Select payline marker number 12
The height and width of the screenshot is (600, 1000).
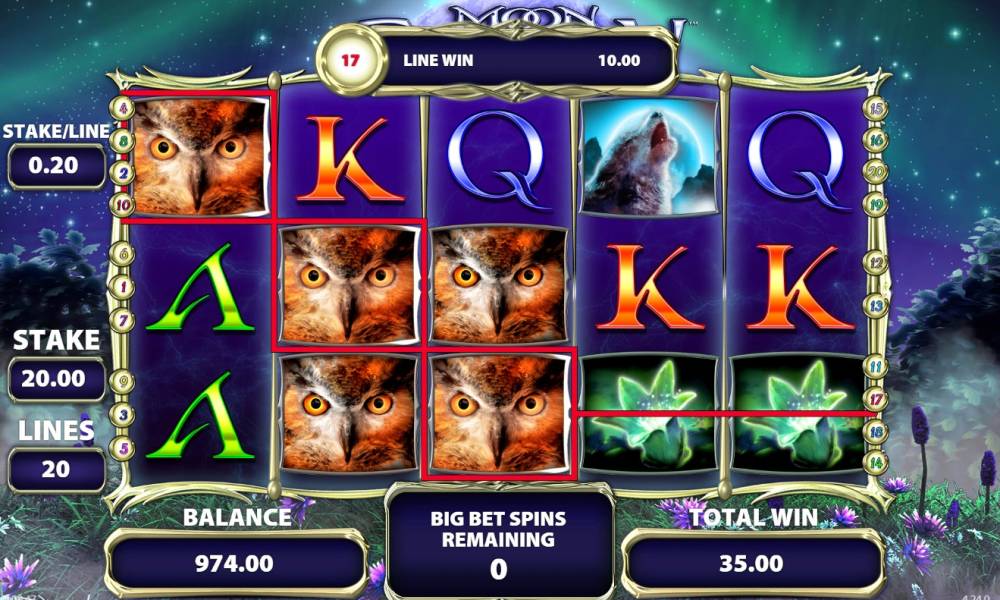point(877,264)
